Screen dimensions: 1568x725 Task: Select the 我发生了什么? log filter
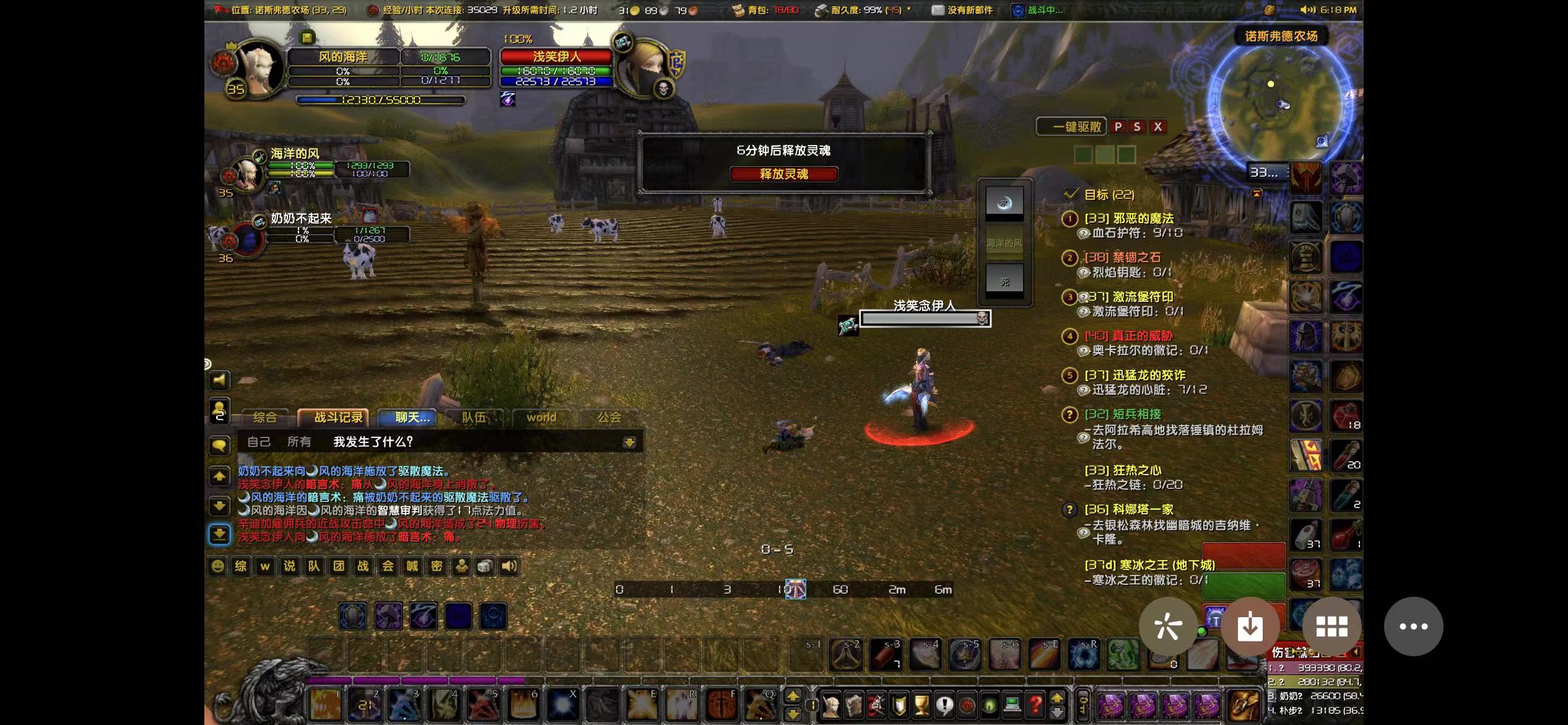click(373, 442)
